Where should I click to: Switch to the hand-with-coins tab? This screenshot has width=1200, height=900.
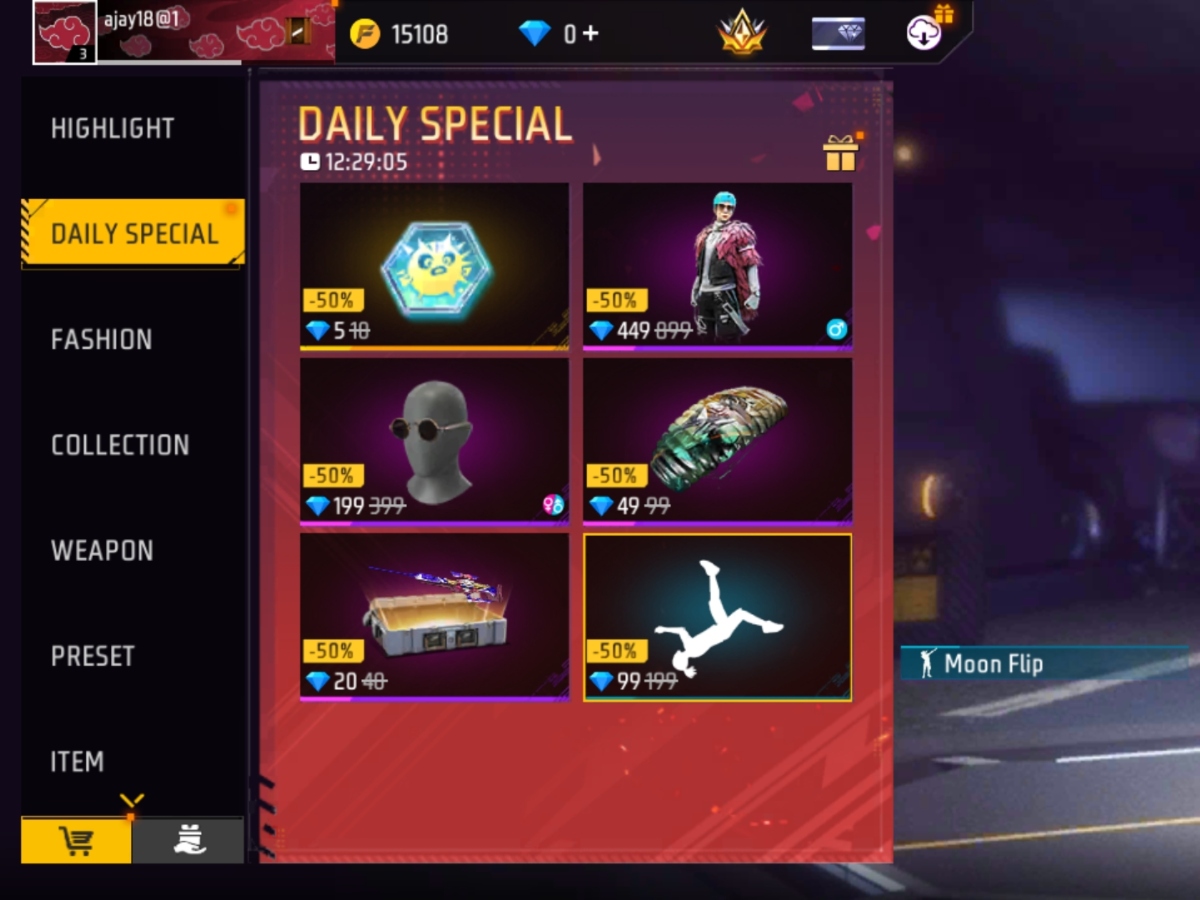(x=188, y=842)
